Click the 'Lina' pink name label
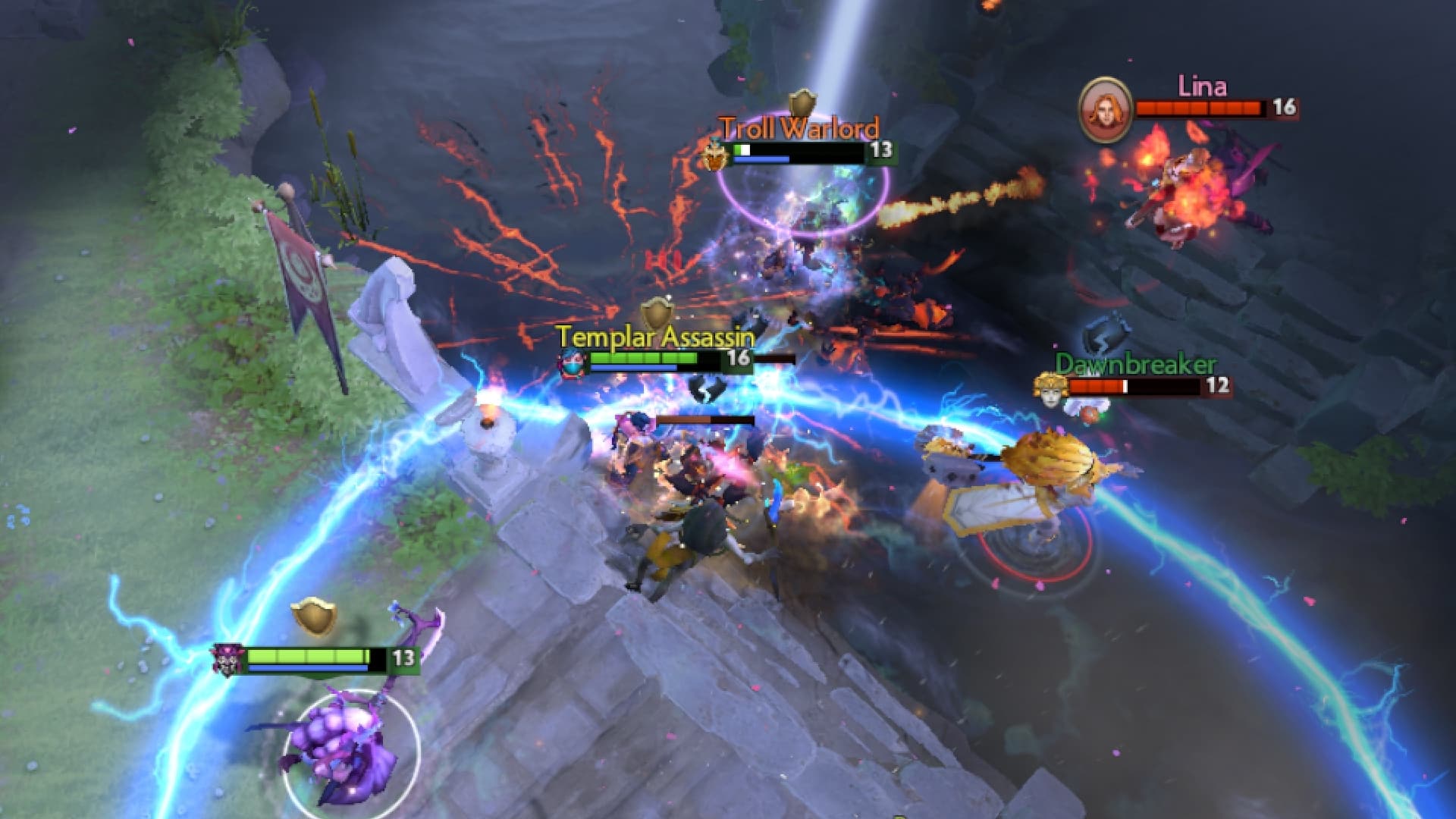This screenshot has height=819, width=1456. (x=1204, y=86)
